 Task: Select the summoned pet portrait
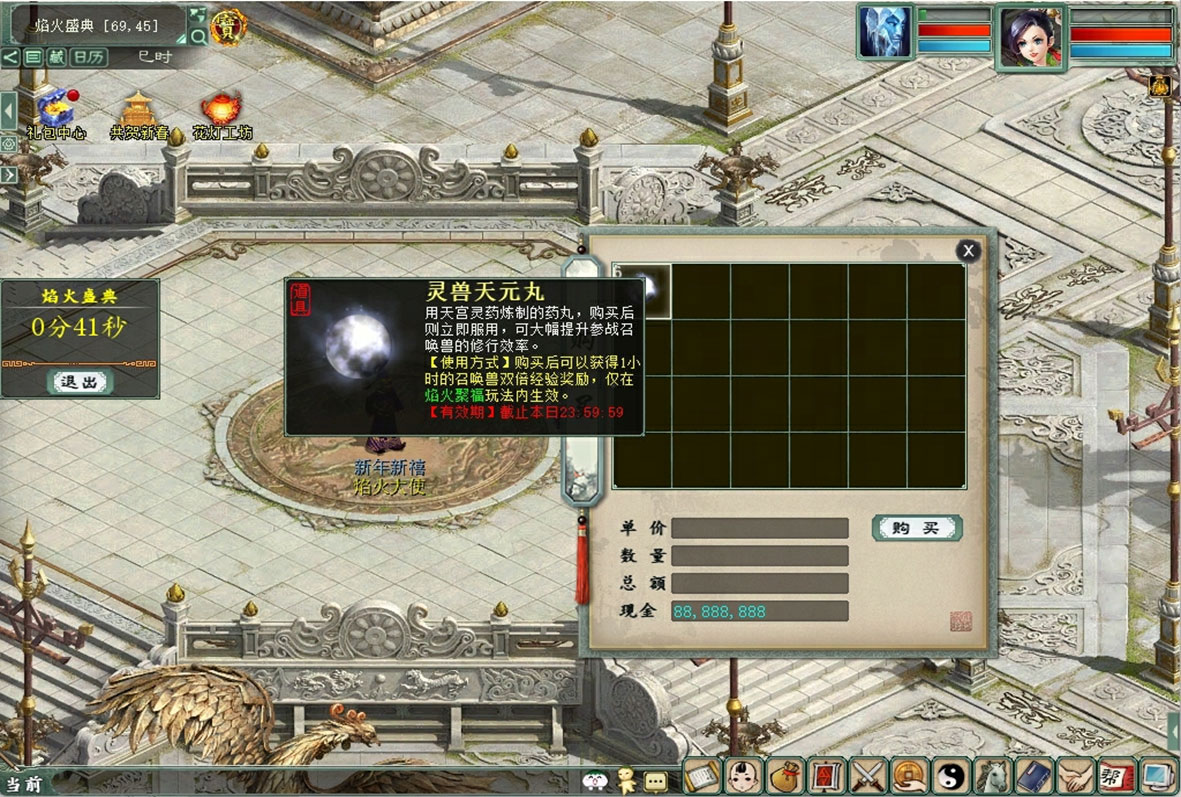click(x=885, y=33)
